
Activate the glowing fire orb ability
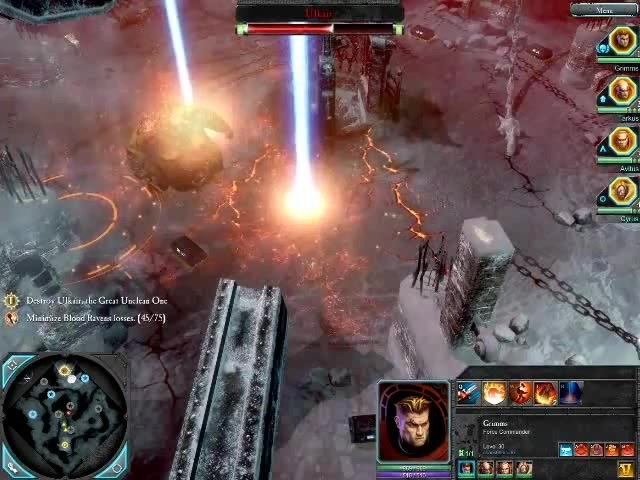coord(494,393)
